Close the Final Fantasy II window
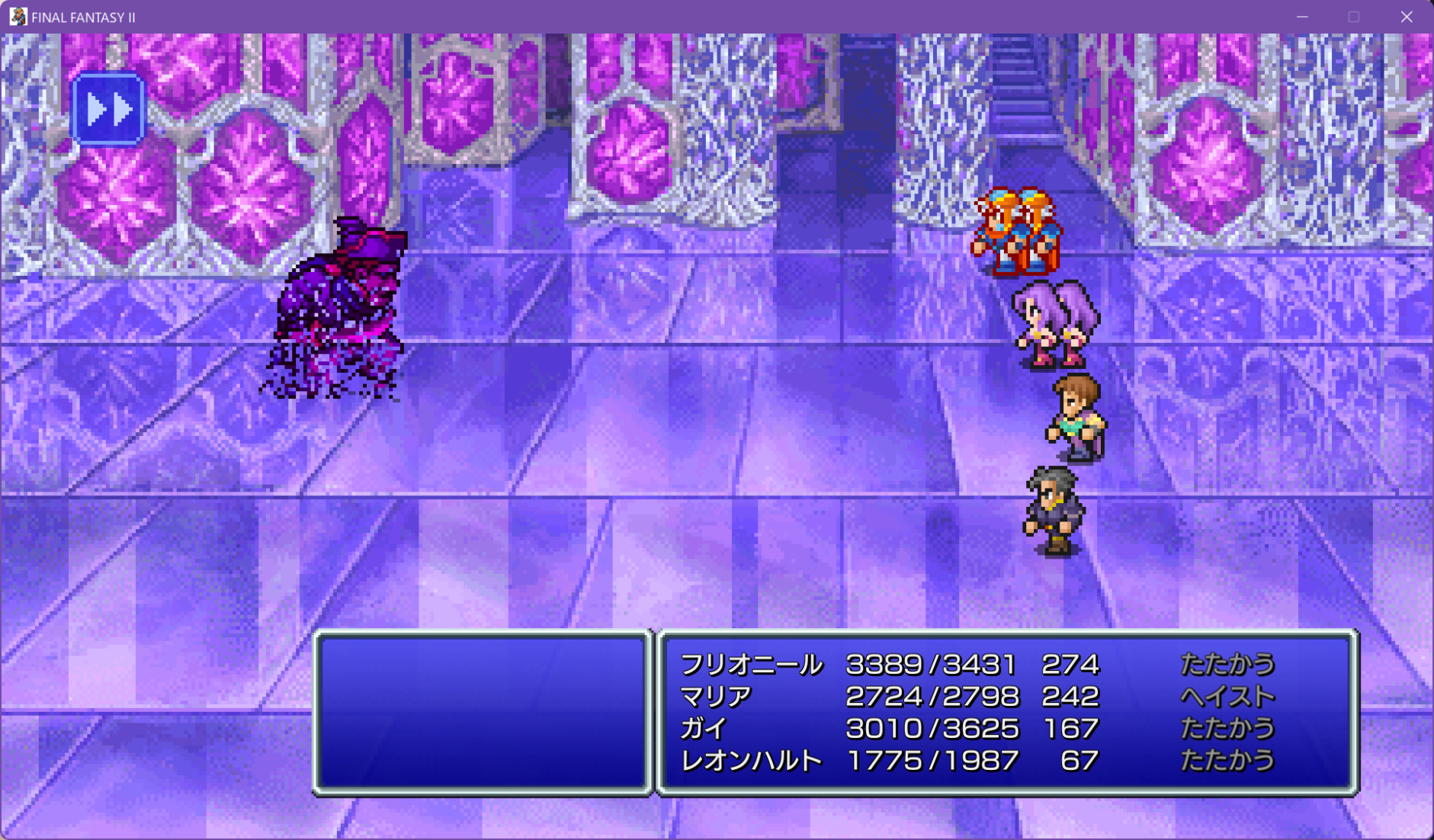Image resolution: width=1434 pixels, height=840 pixels. pyautogui.click(x=1407, y=17)
